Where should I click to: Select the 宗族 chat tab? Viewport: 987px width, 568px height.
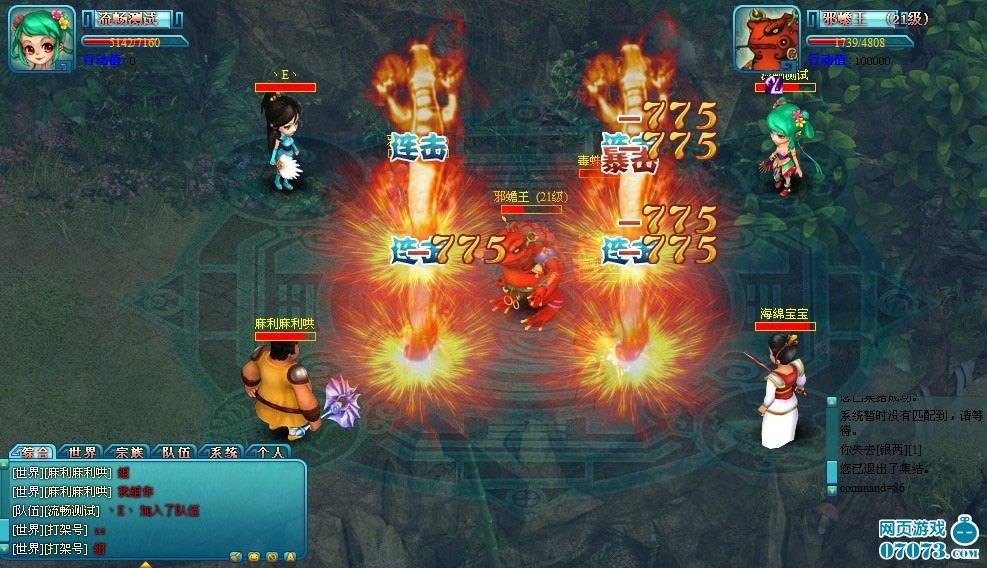click(129, 452)
